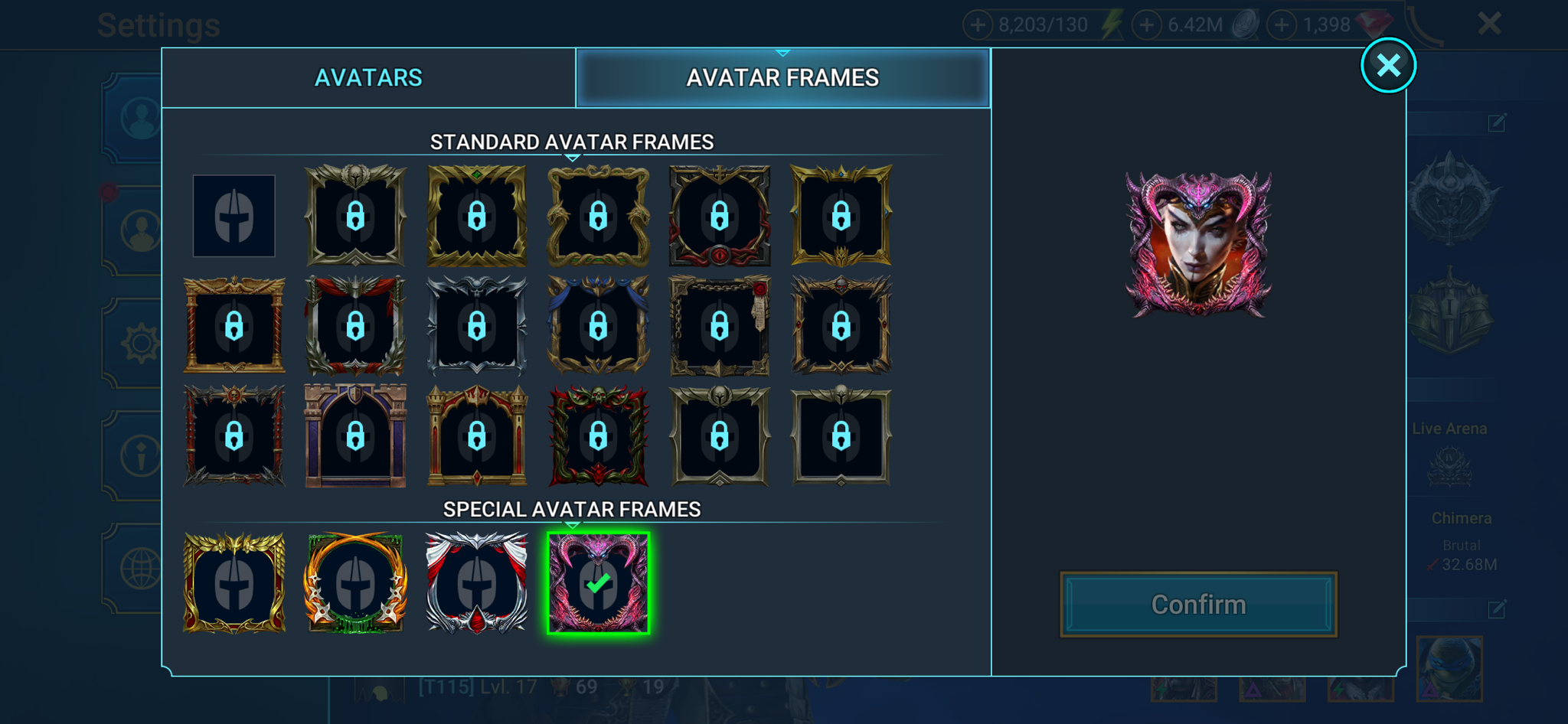Viewport: 1568px width, 724px height.
Task: Deselect the equipped pink demon frame with checkmark
Action: (598, 582)
